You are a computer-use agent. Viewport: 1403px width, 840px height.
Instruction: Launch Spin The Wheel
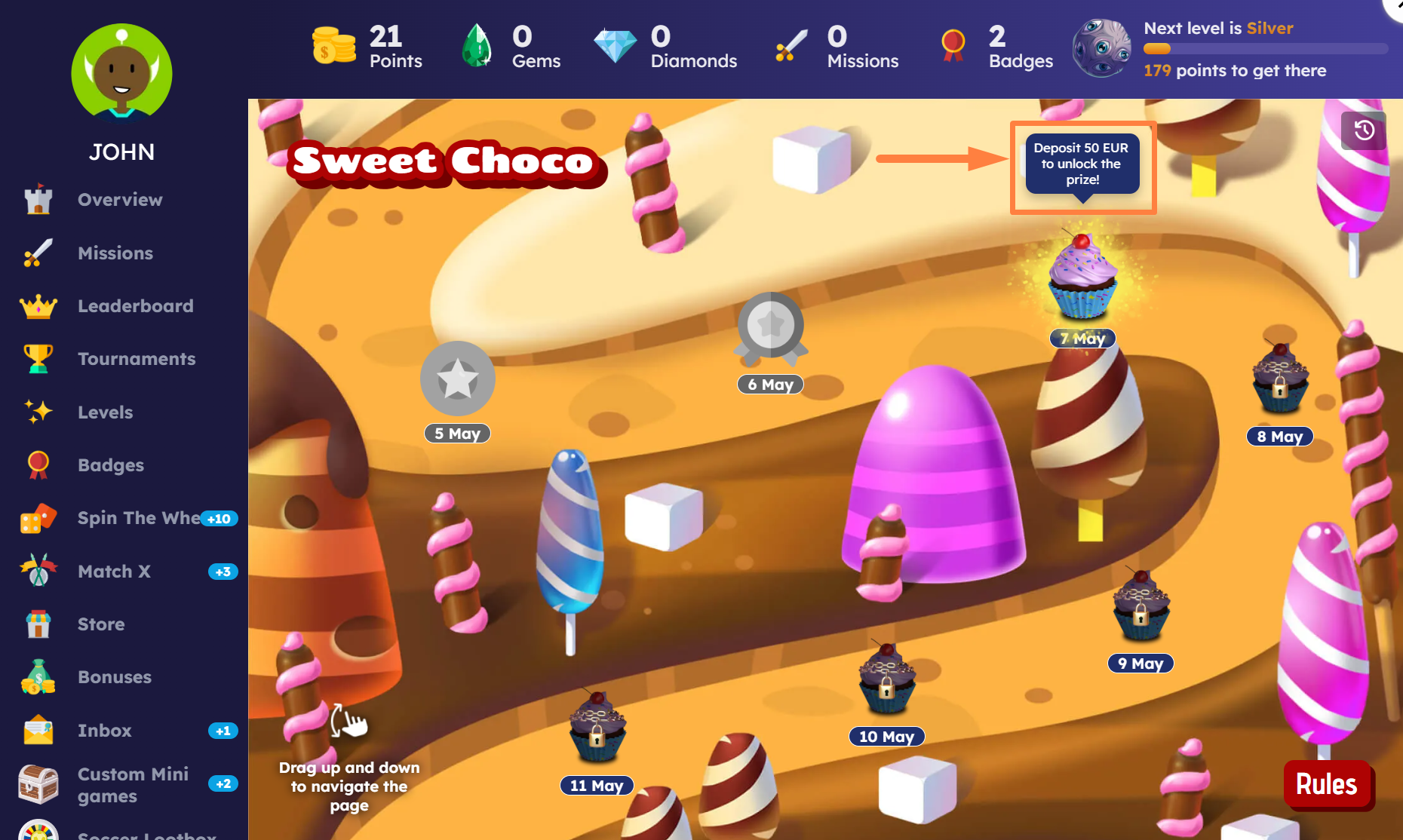pos(138,518)
